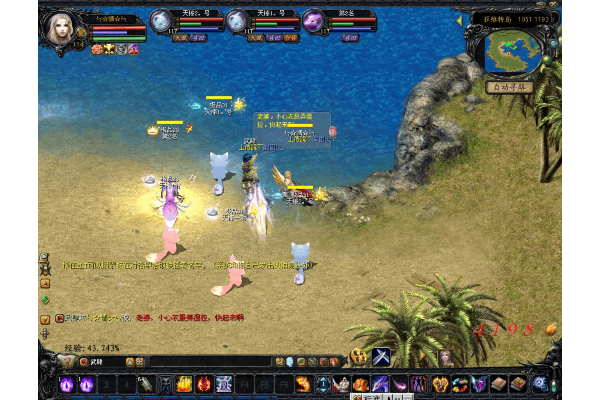Use the flame skill icon in the hotbar

click(184, 384)
